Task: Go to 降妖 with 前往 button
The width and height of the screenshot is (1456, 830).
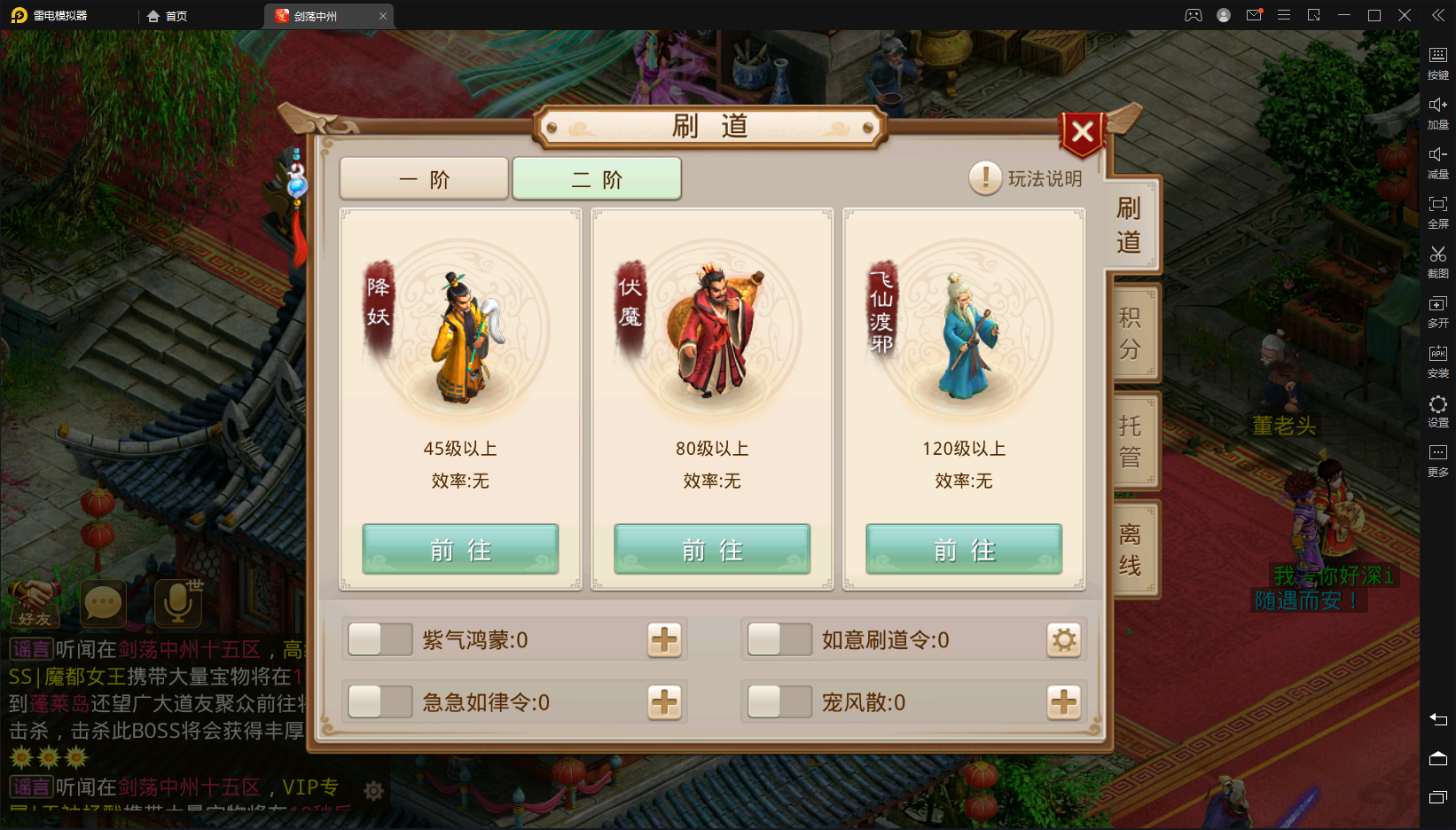Action: (460, 550)
